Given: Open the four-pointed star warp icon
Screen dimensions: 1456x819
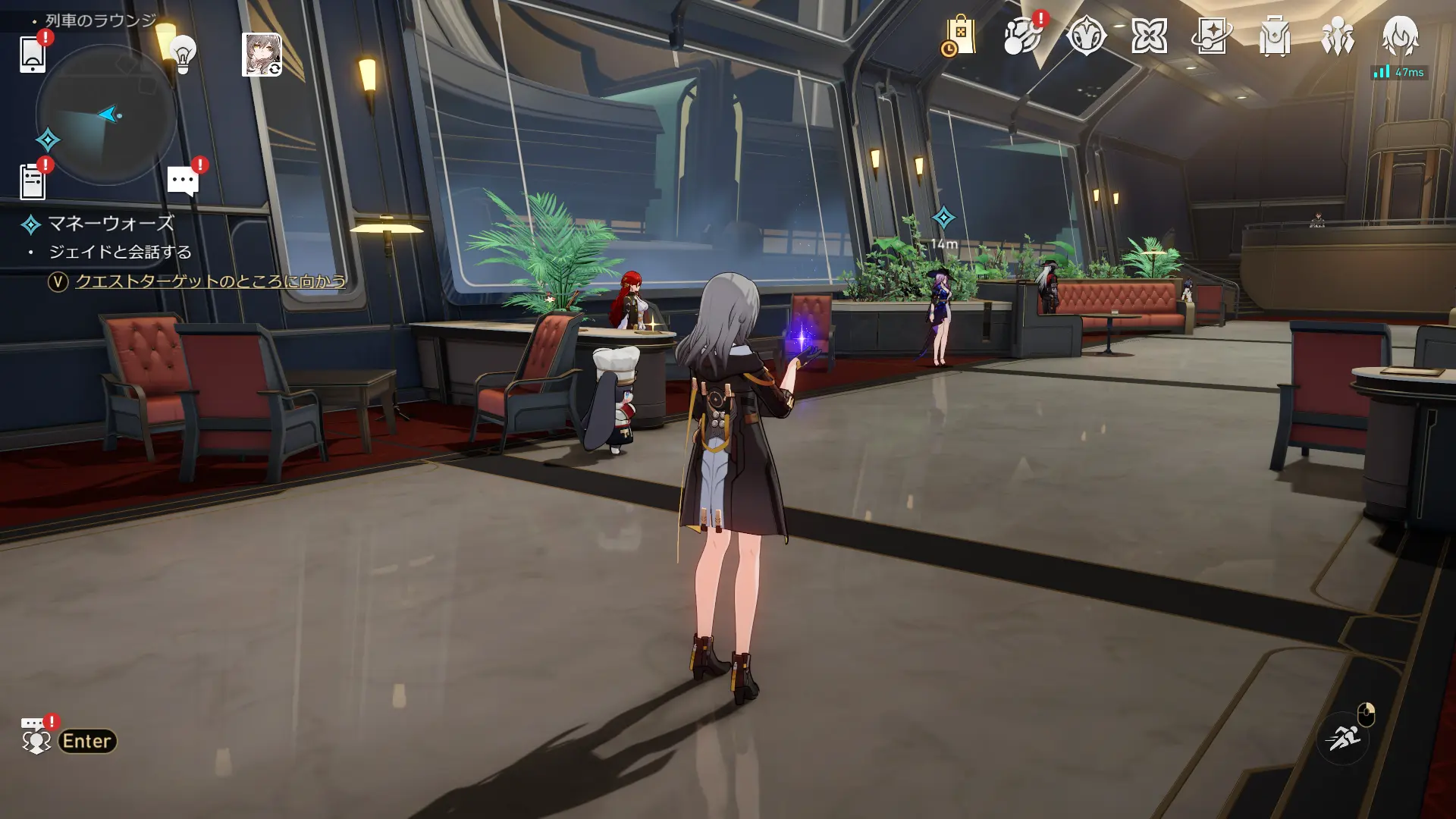Looking at the screenshot, I should click(x=1149, y=36).
